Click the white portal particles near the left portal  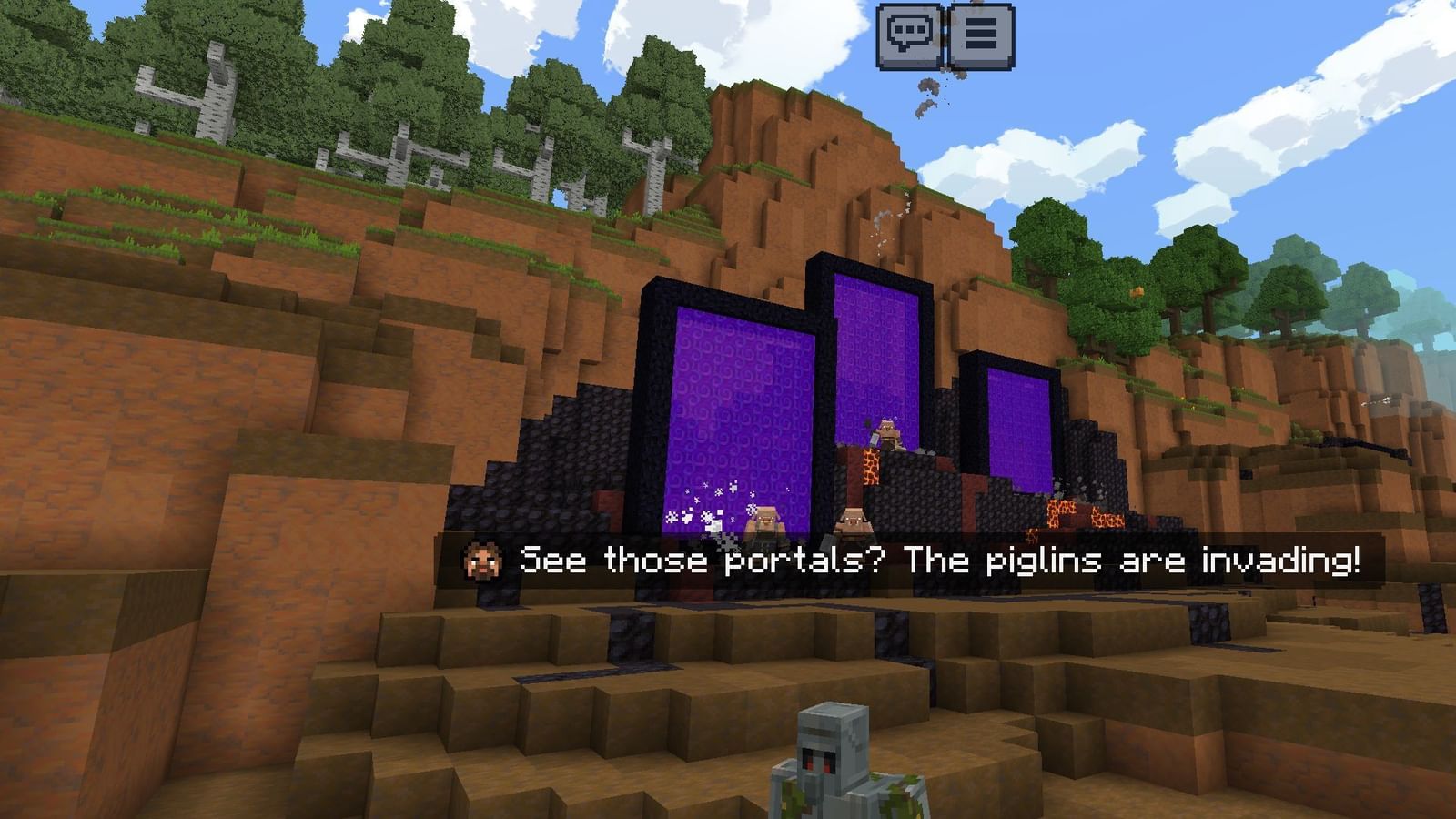pos(705,505)
